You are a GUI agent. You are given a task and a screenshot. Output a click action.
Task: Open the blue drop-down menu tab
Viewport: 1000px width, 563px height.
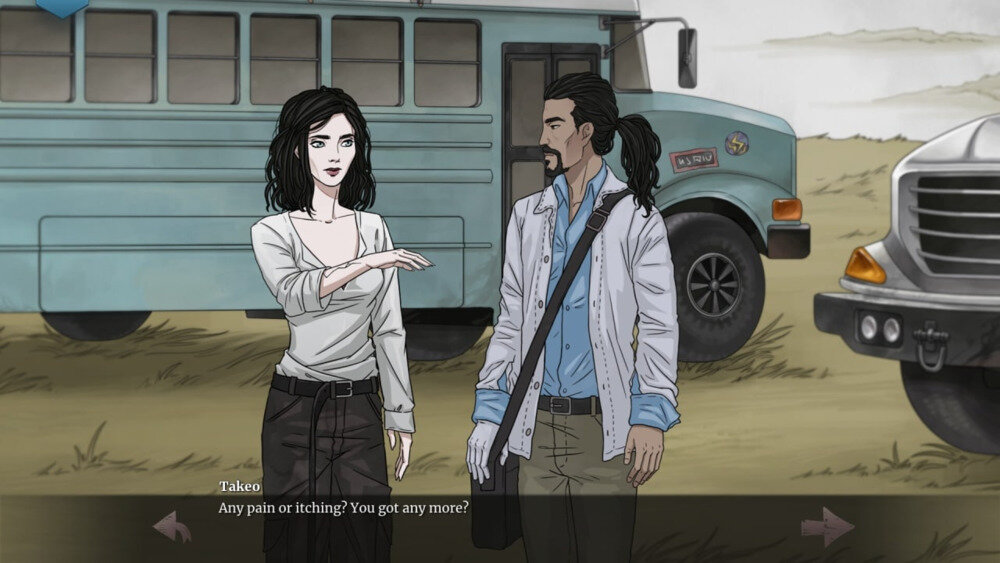(x=62, y=7)
